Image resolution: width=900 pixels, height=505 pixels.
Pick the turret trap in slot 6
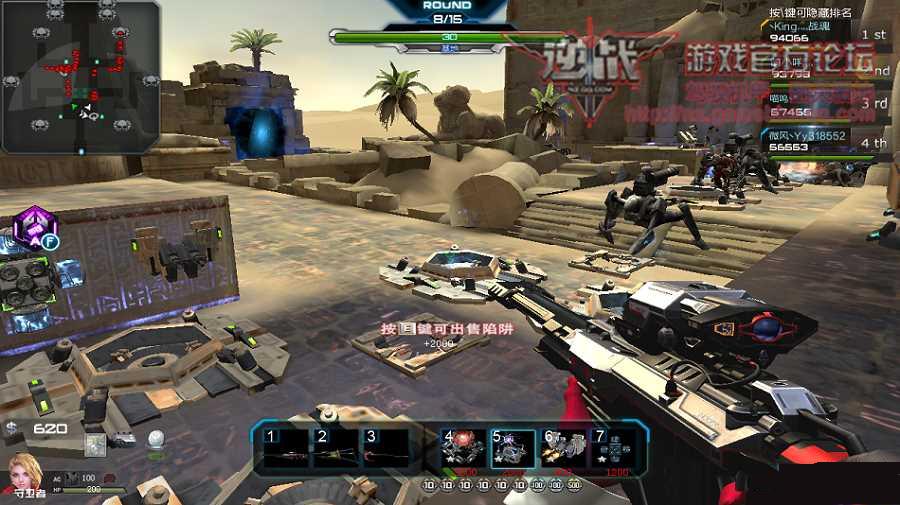coord(564,450)
